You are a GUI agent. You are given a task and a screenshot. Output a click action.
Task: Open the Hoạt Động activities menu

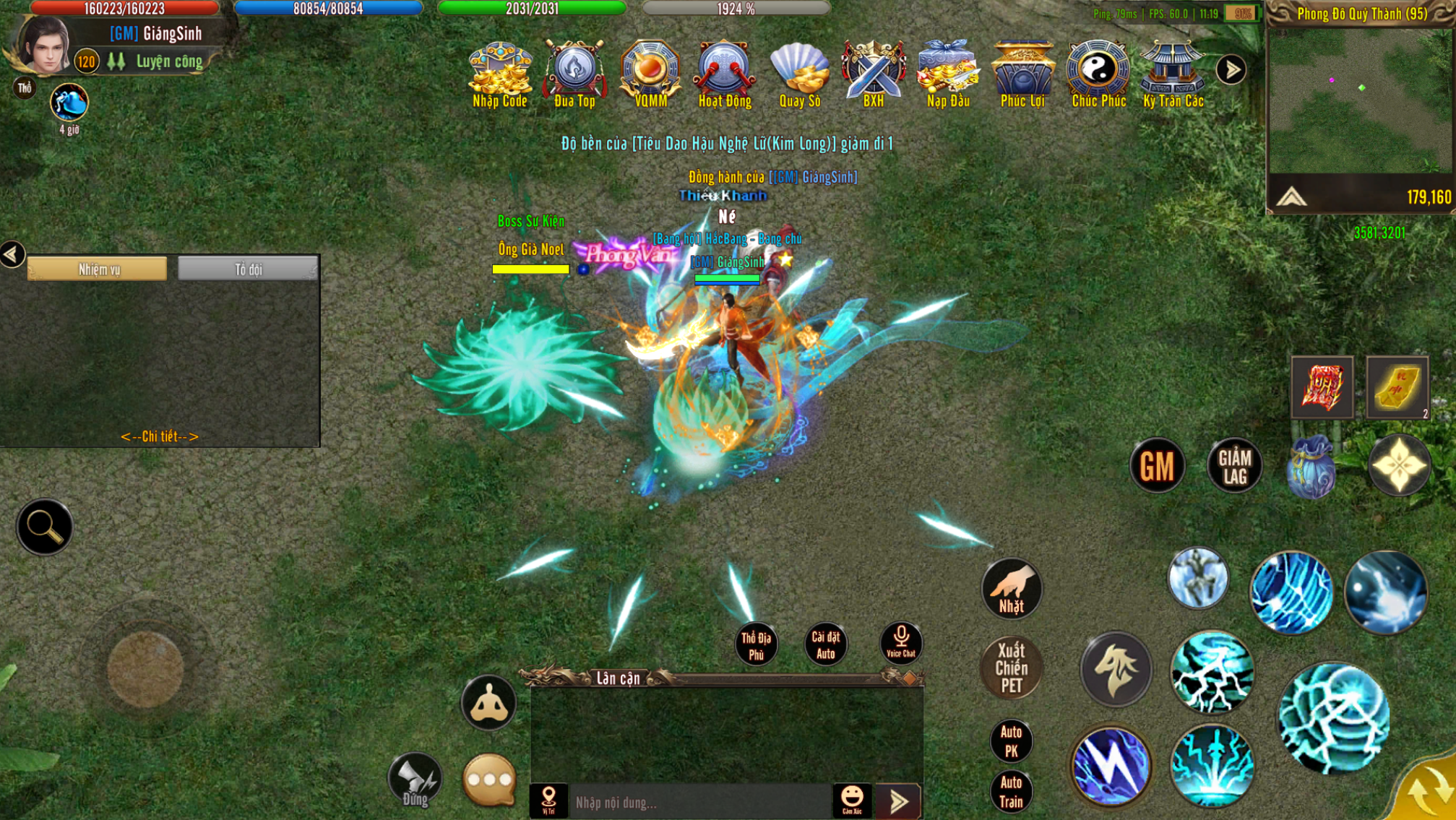pyautogui.click(x=725, y=74)
